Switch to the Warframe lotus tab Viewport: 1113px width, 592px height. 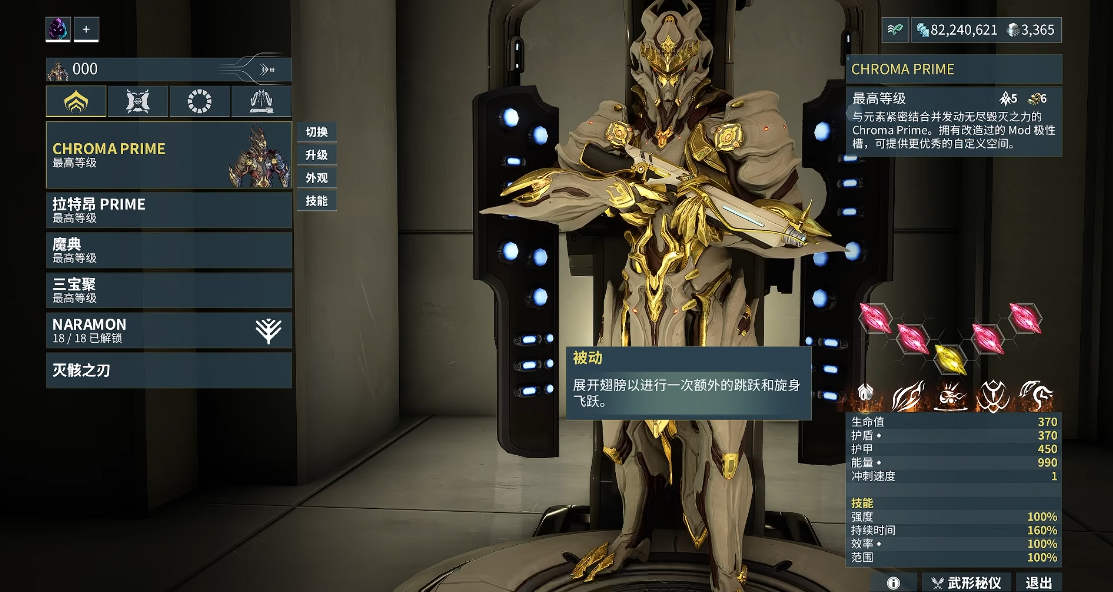(x=76, y=101)
